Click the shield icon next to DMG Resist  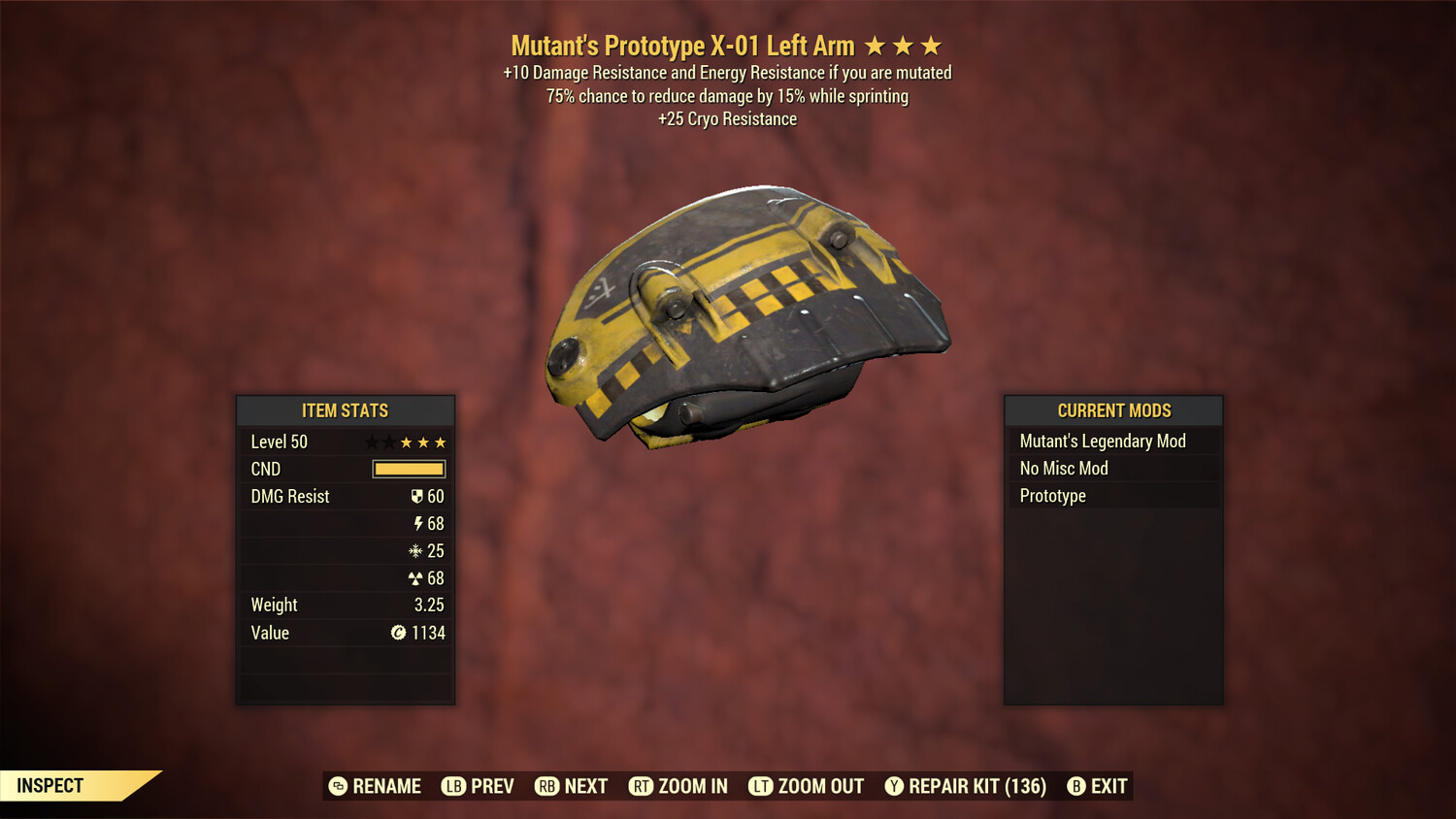pyautogui.click(x=419, y=496)
